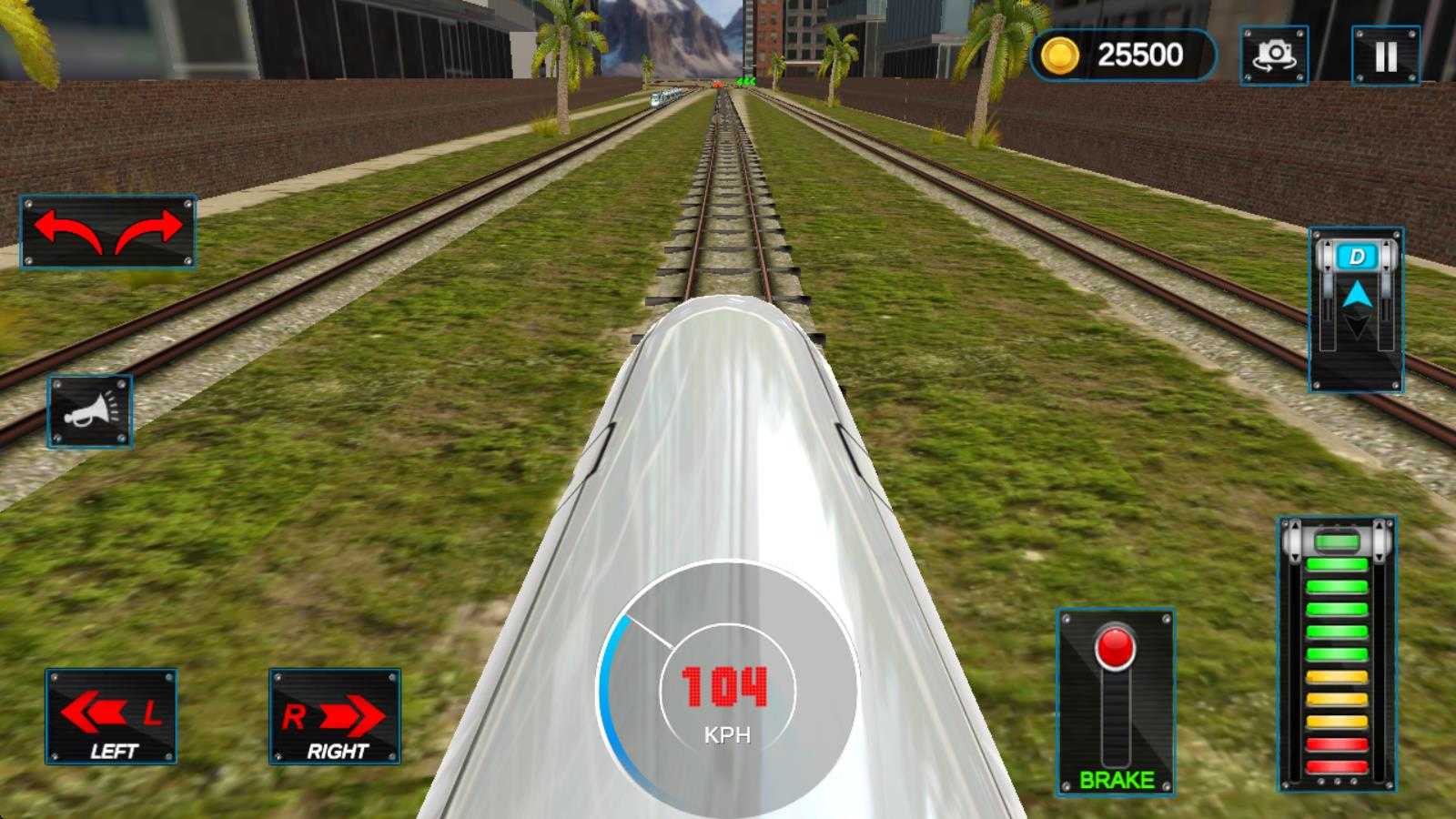Adjust the throttle power lever
This screenshot has width=1456, height=819.
[1337, 543]
